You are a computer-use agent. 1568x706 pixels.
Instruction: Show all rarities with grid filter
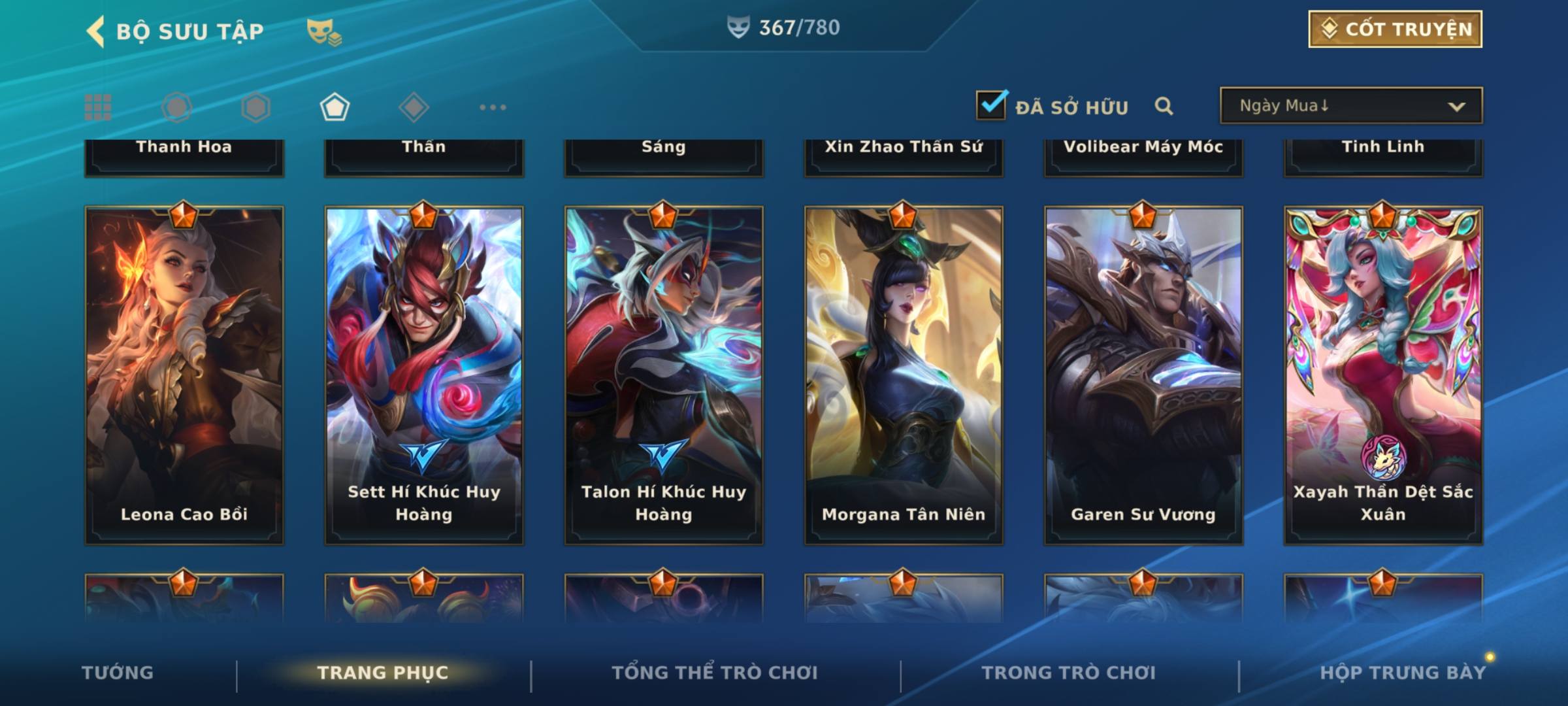click(98, 107)
